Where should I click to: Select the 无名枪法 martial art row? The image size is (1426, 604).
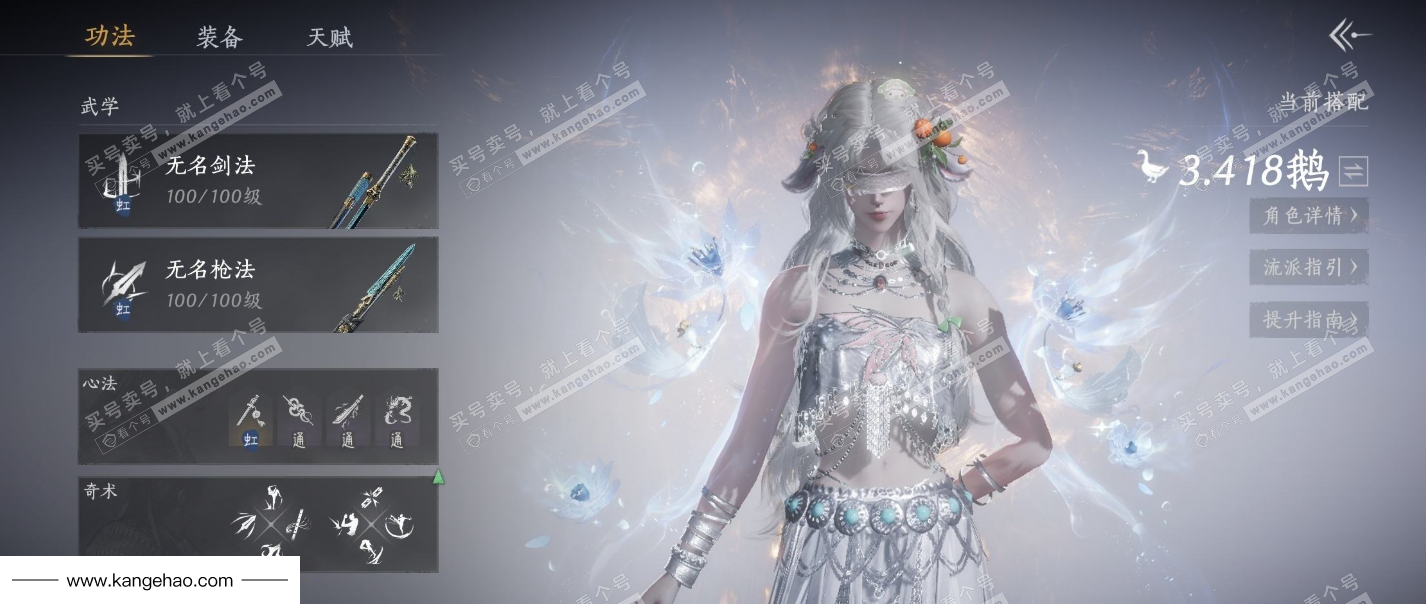(258, 285)
